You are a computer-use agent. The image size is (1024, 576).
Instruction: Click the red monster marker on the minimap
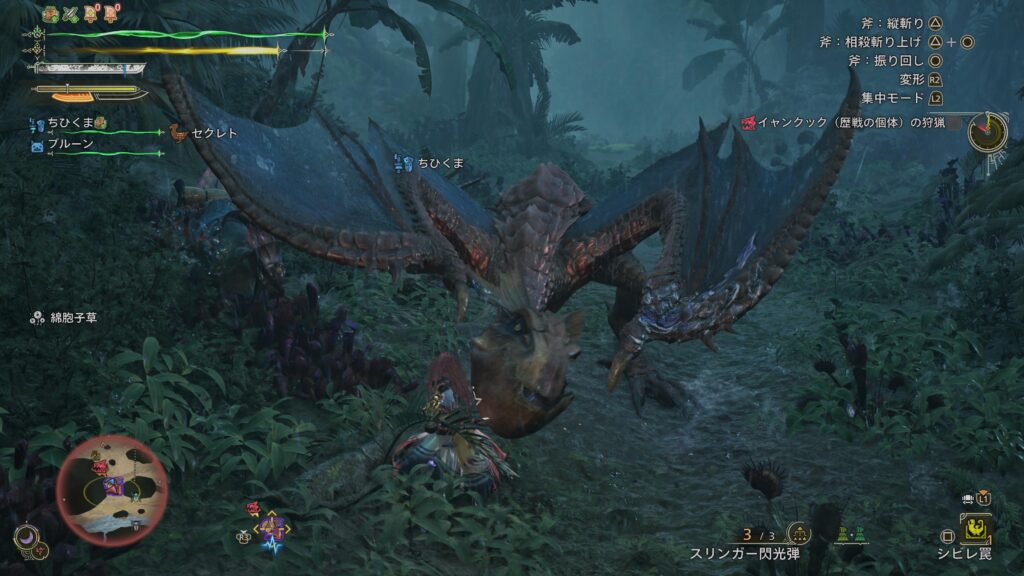point(101,467)
